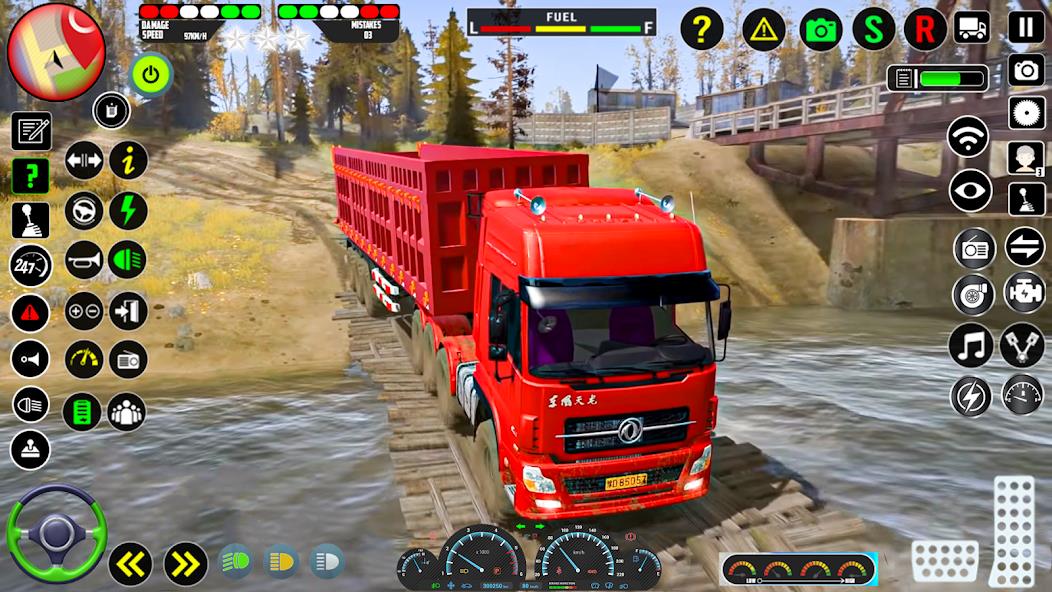Activate the red R button
This screenshot has height=592, width=1052.
[925, 29]
